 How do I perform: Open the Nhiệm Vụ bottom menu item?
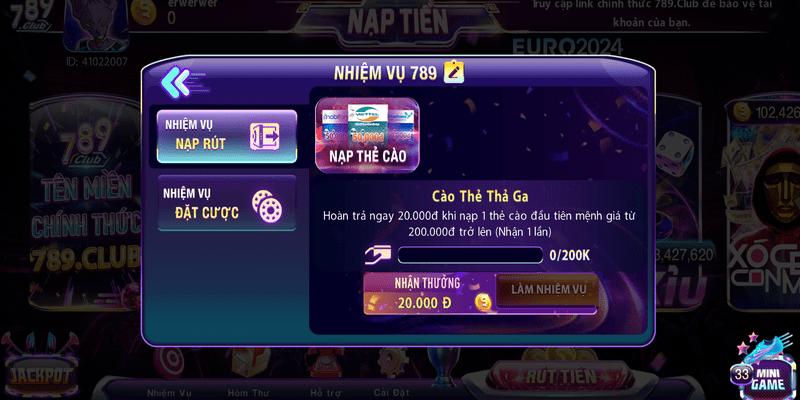coord(168,392)
